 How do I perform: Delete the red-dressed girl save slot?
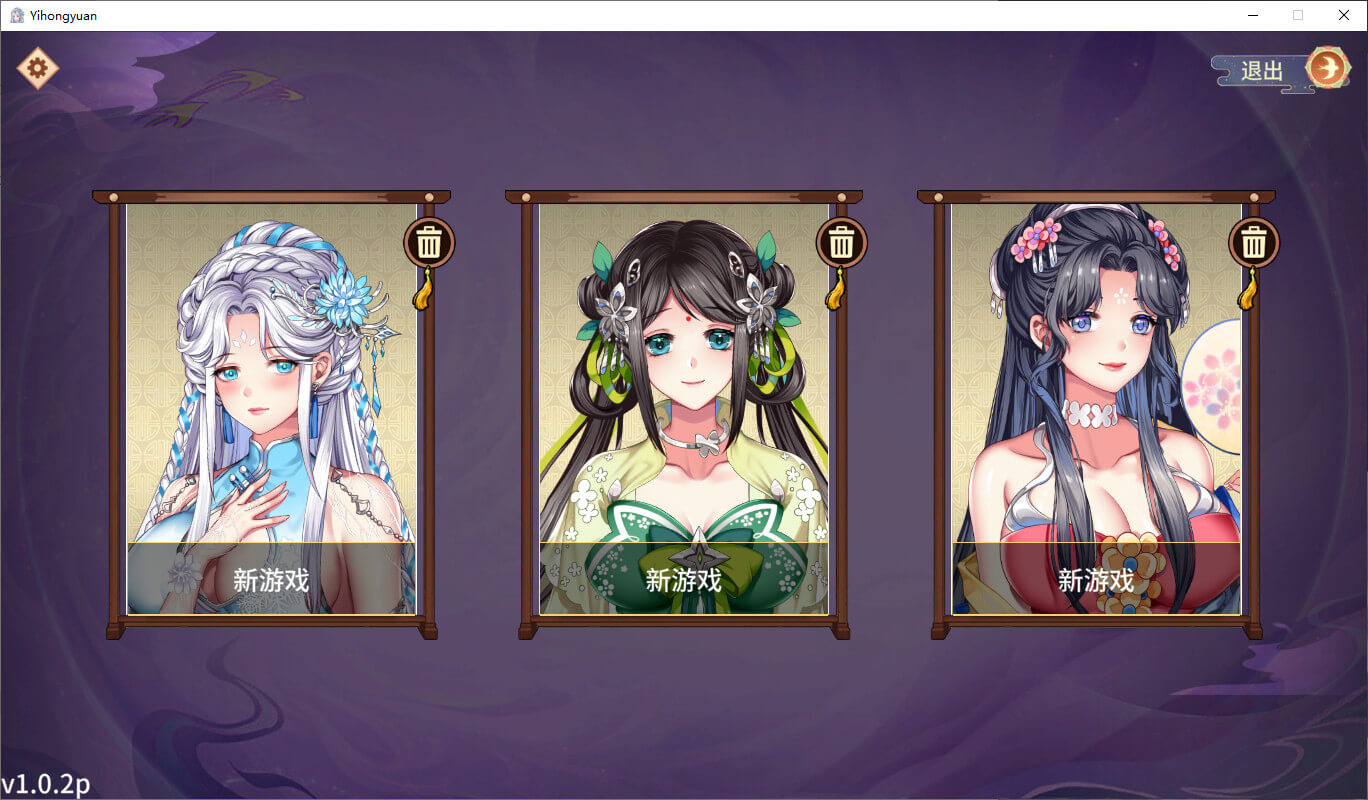point(1254,242)
